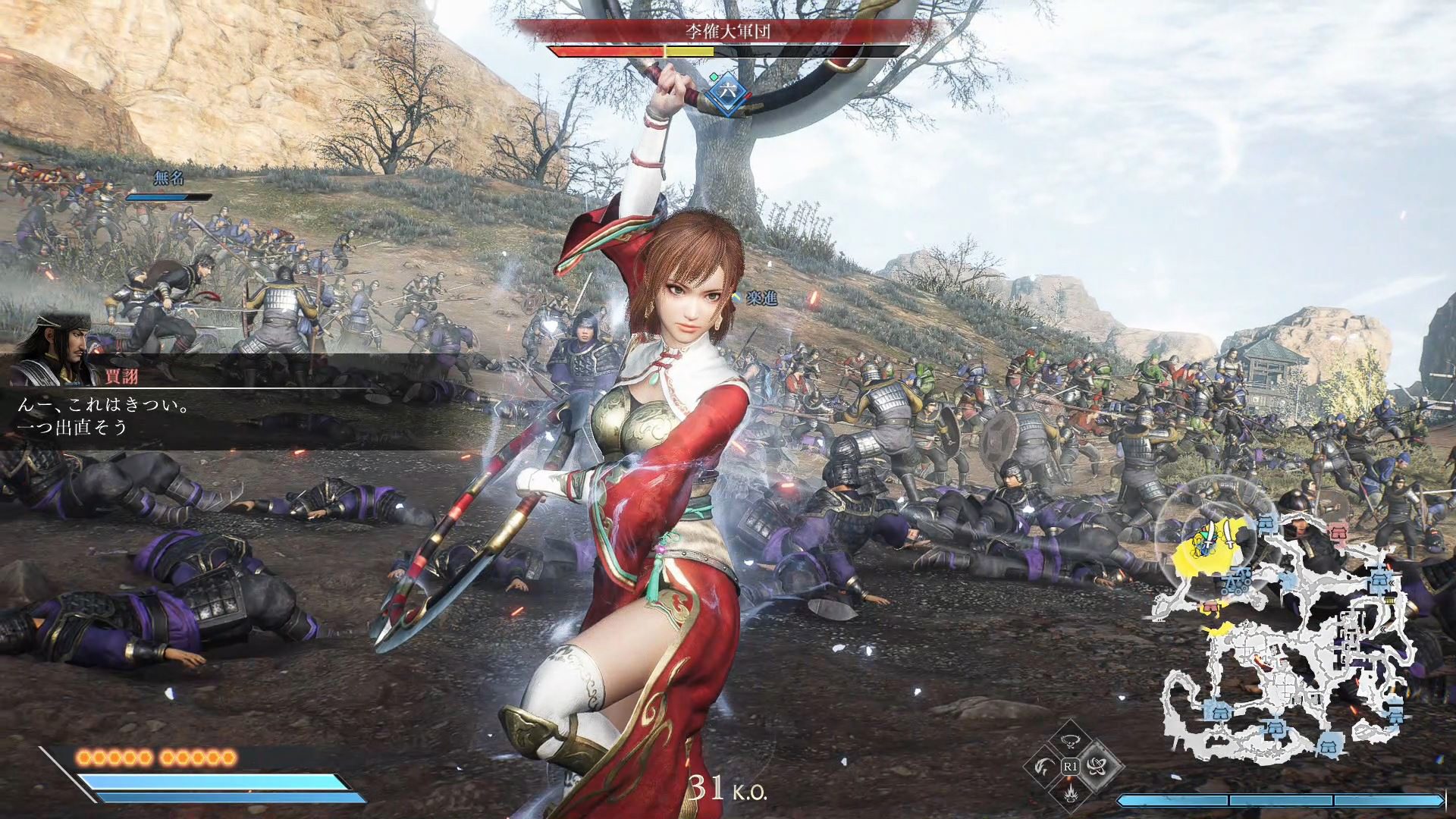Click Jia Xu's dialogue portrait
1456x819 pixels.
(59, 350)
